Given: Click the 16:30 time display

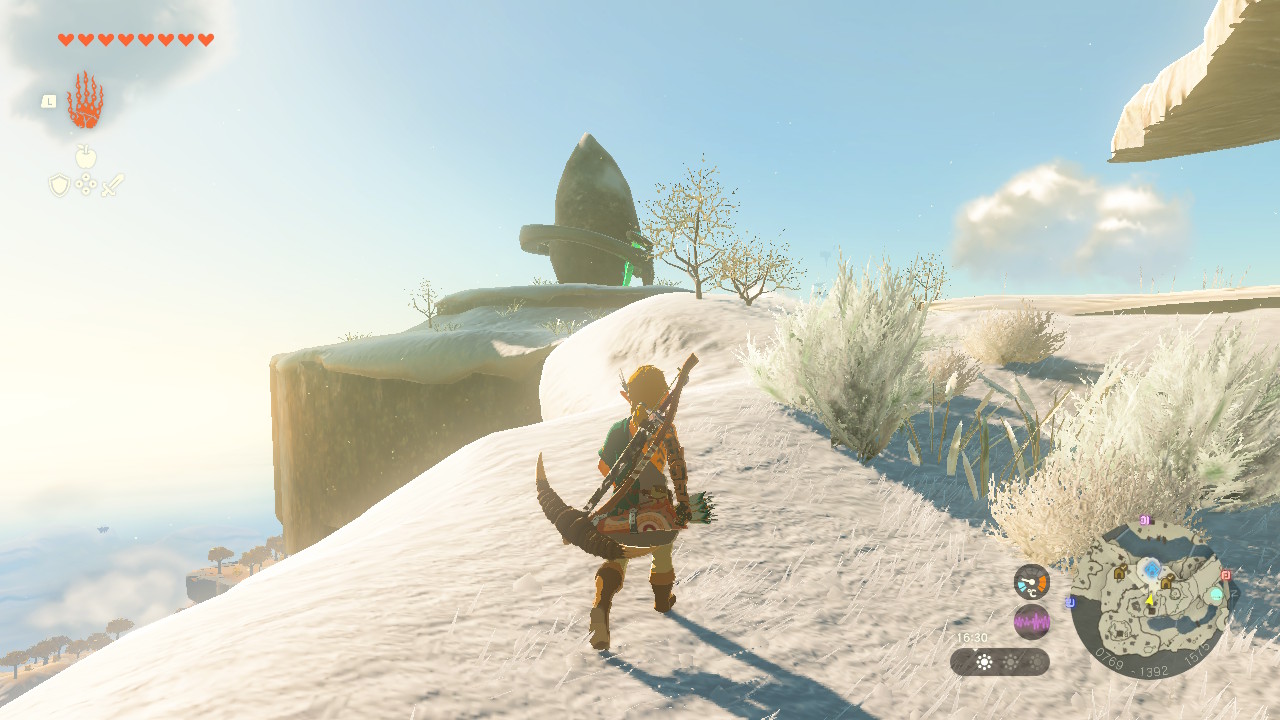Looking at the screenshot, I should point(972,637).
